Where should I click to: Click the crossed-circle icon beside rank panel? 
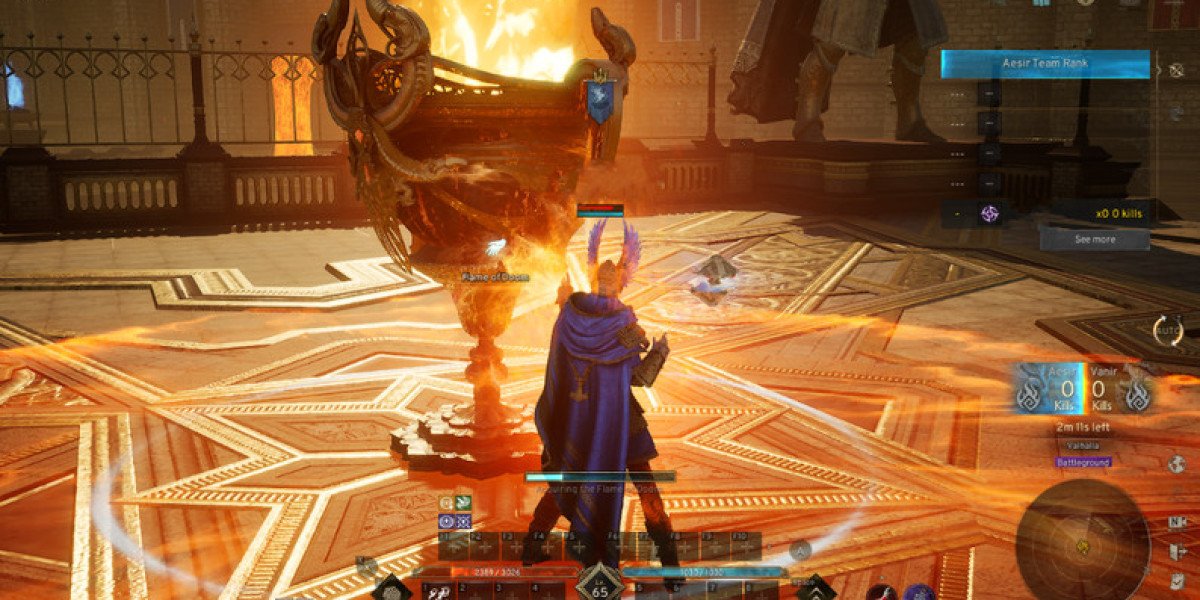point(1176,70)
